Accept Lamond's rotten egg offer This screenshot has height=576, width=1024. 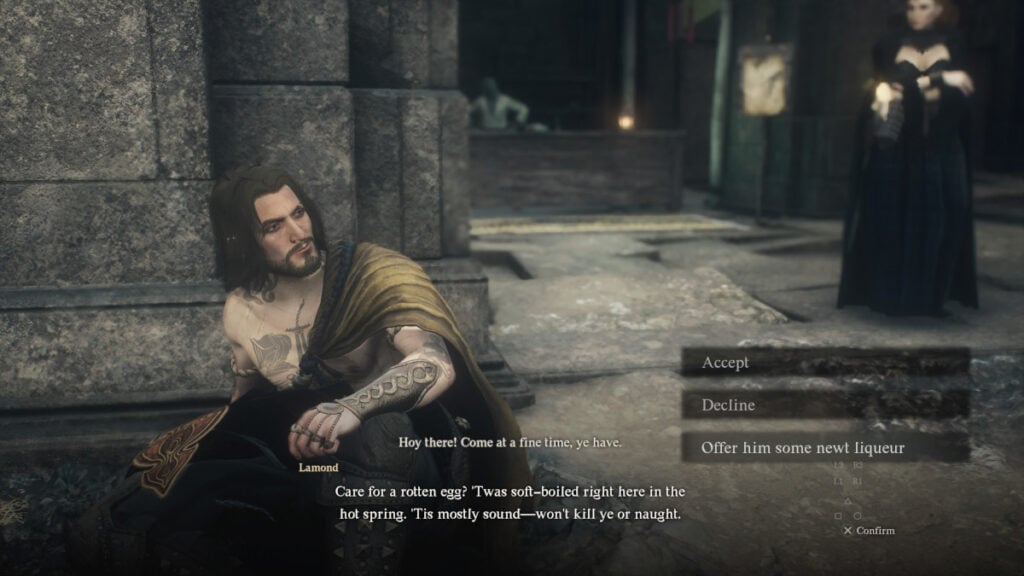824,362
